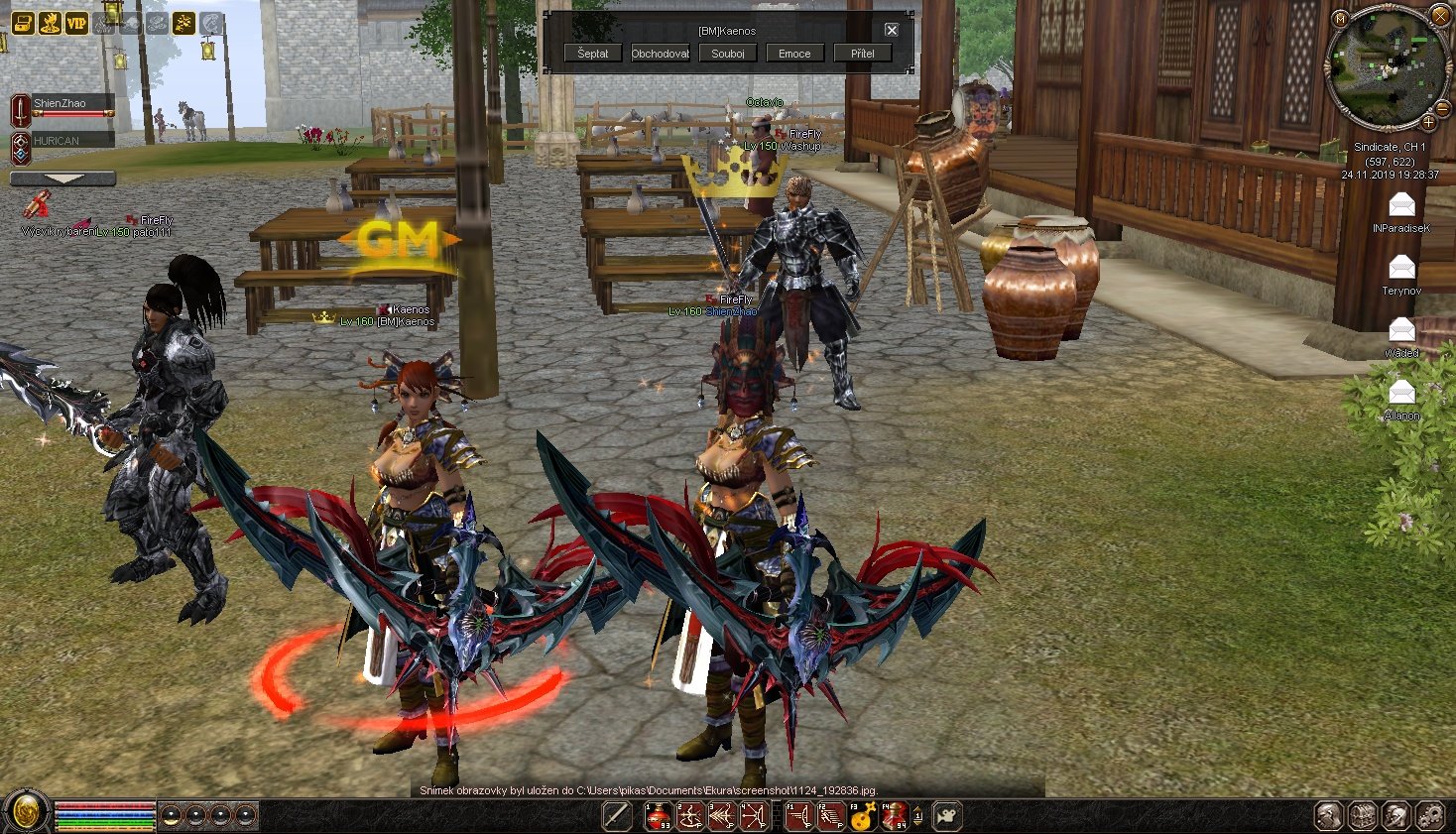Use the red potion in slot 1
Image resolution: width=1456 pixels, height=834 pixels.
[x=659, y=816]
